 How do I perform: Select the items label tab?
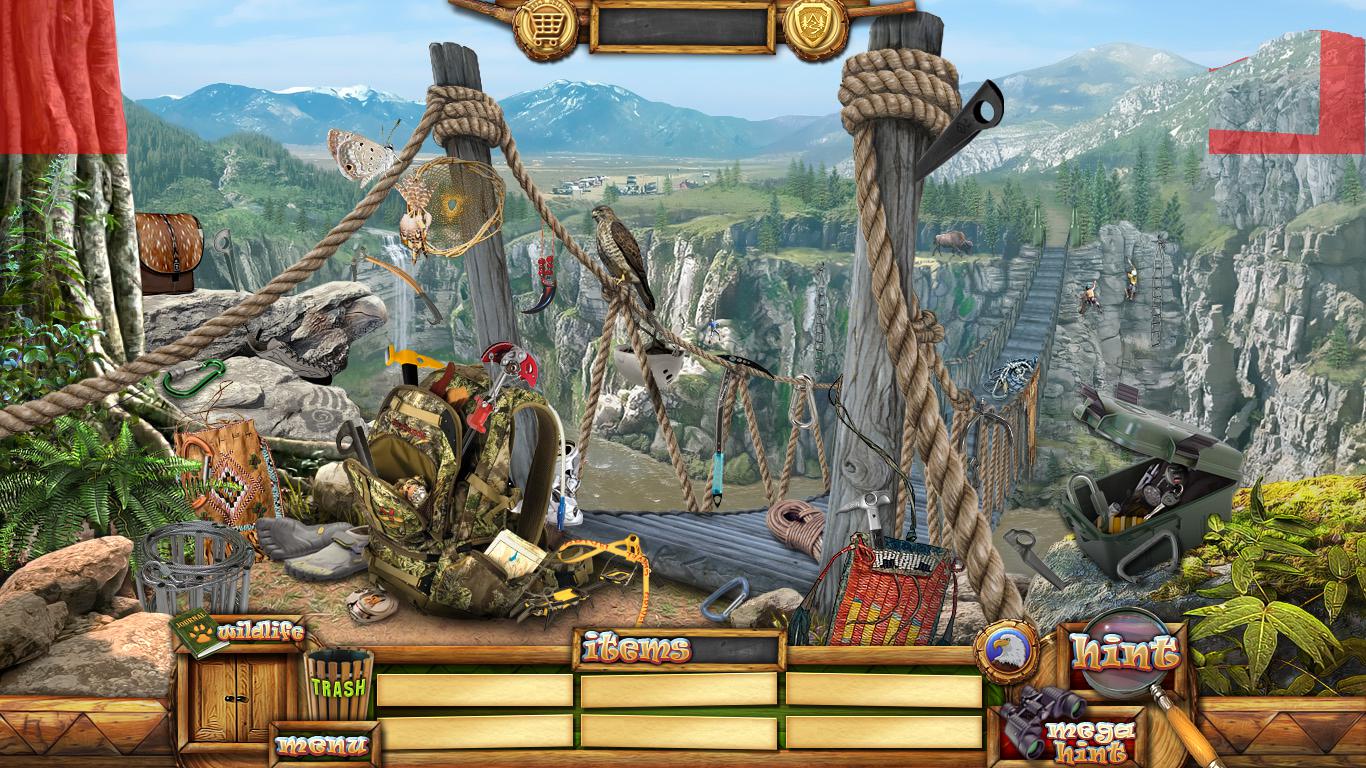coord(638,650)
